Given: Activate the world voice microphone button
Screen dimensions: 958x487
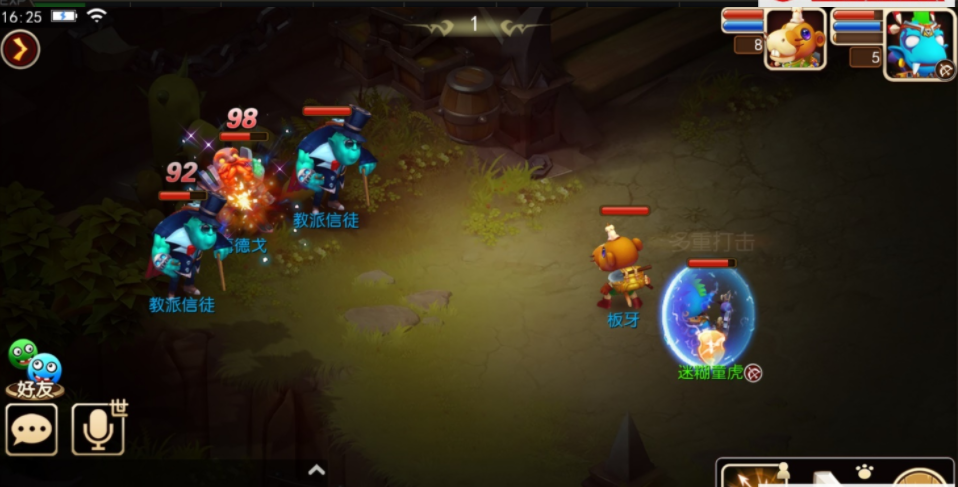Looking at the screenshot, I should pyautogui.click(x=97, y=429).
